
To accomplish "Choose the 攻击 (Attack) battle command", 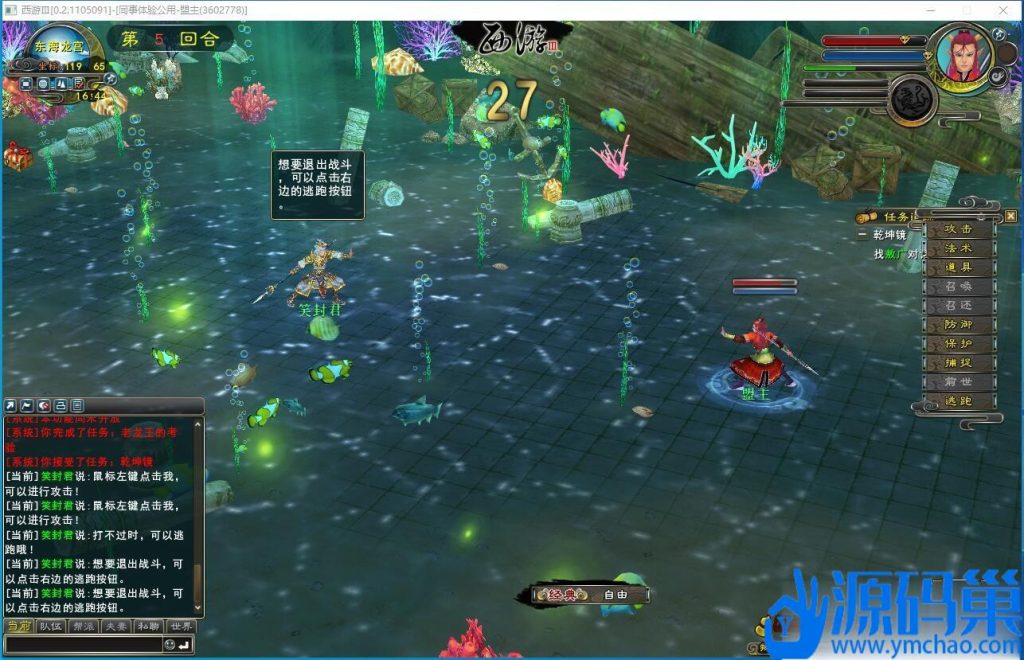I will [x=958, y=228].
